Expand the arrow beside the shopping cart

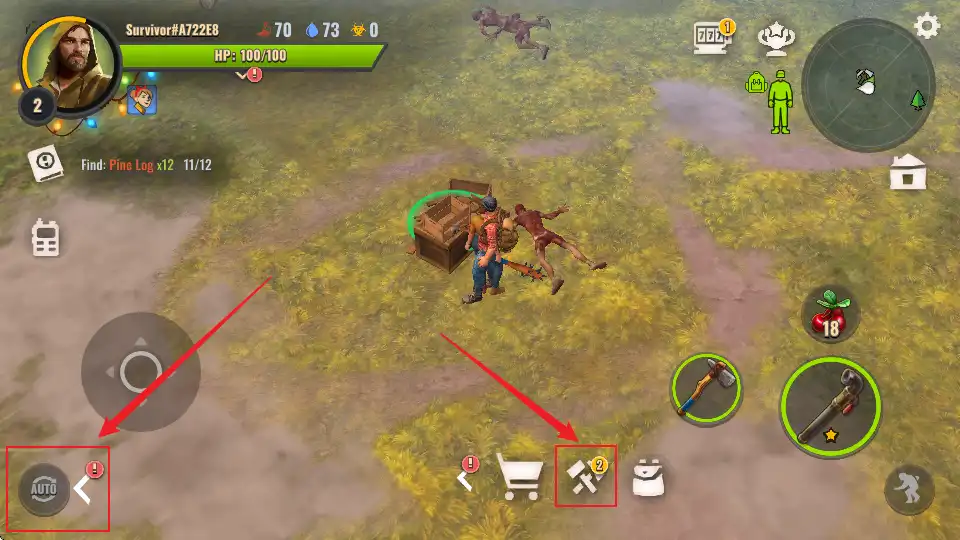[465, 478]
